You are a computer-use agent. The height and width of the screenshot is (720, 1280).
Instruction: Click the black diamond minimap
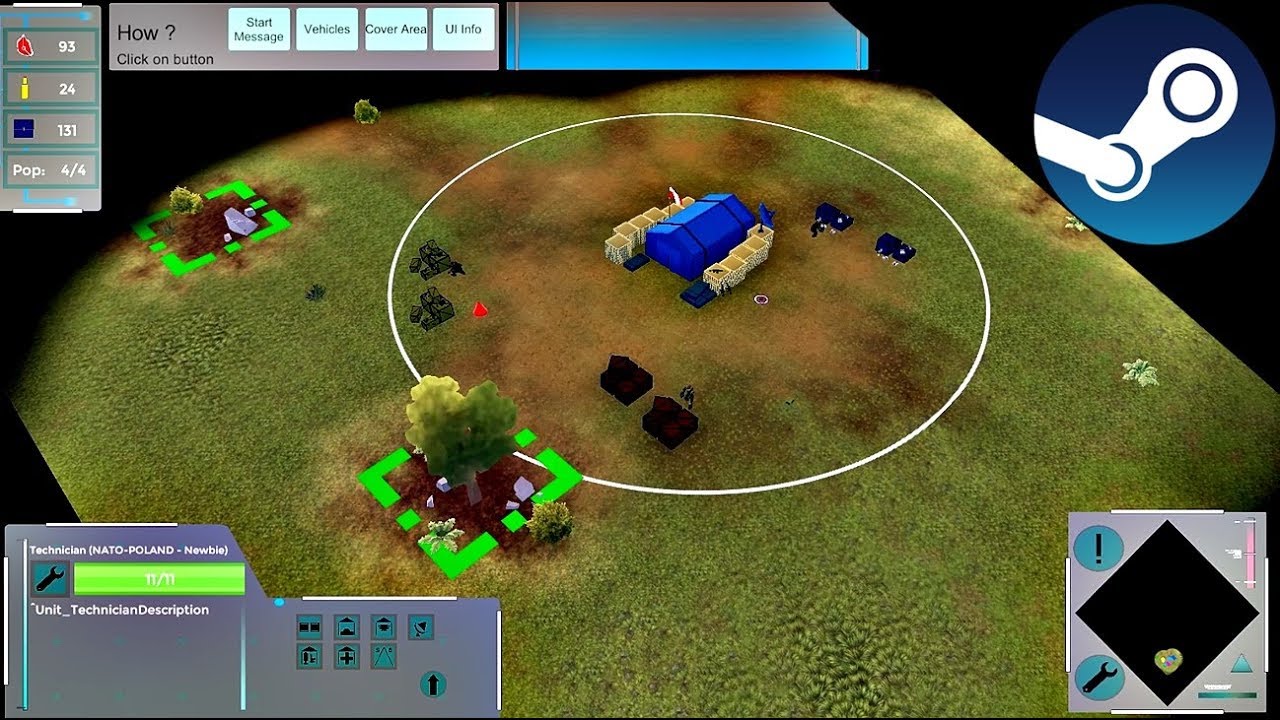(x=1166, y=612)
